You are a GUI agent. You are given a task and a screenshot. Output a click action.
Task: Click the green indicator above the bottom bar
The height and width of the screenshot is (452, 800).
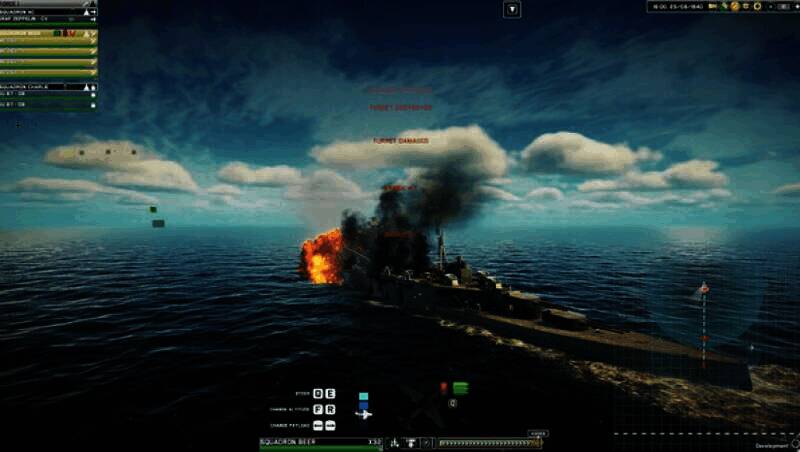460,388
